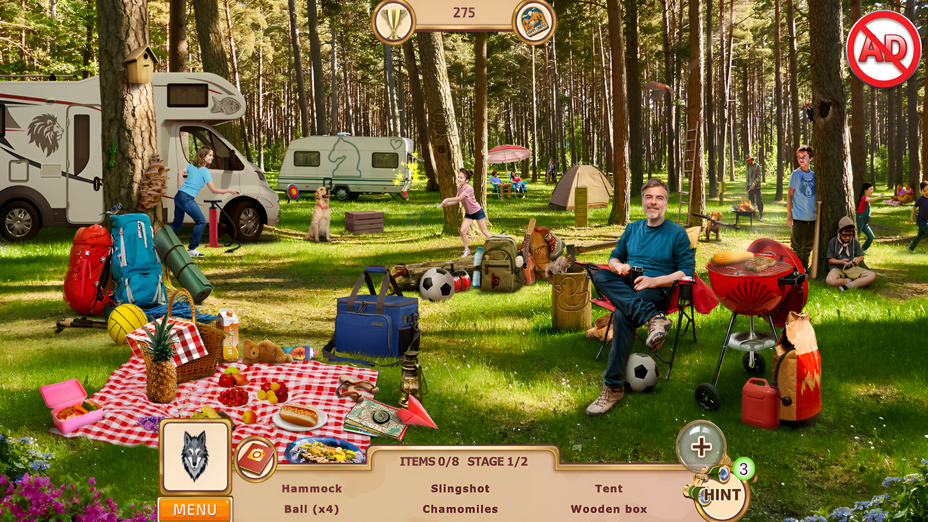Open the trophy achievements icon
Image resolution: width=928 pixels, height=522 pixels.
click(394, 21)
